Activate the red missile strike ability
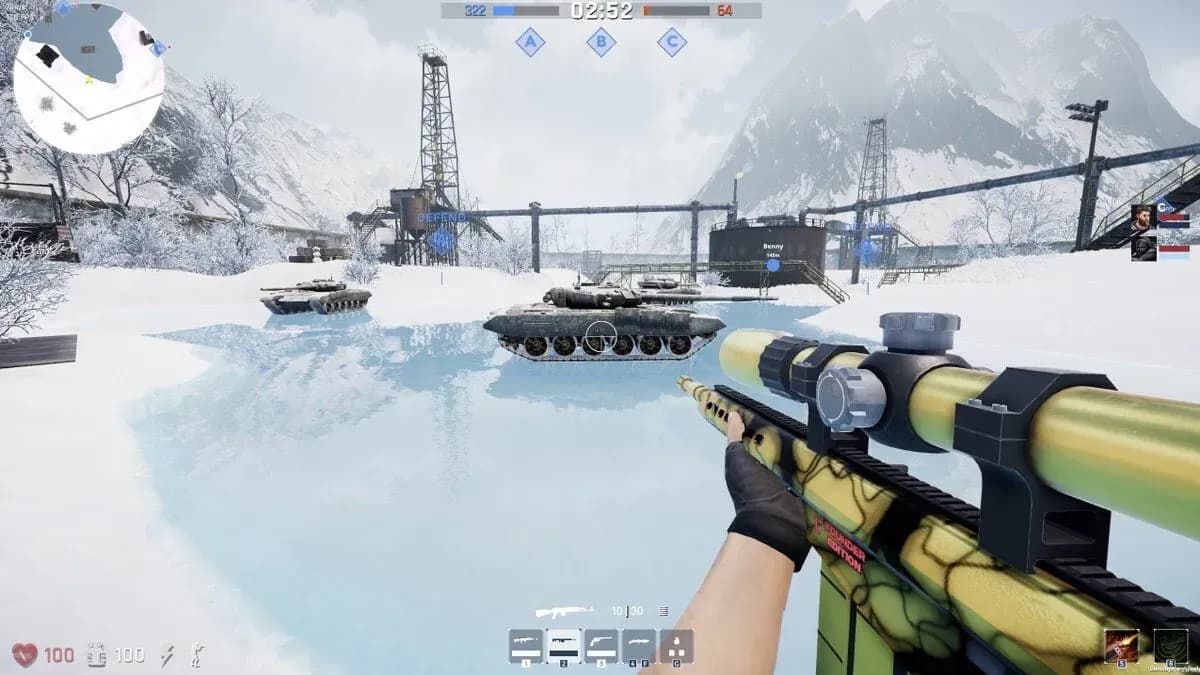1200x675 pixels. [x=1121, y=645]
